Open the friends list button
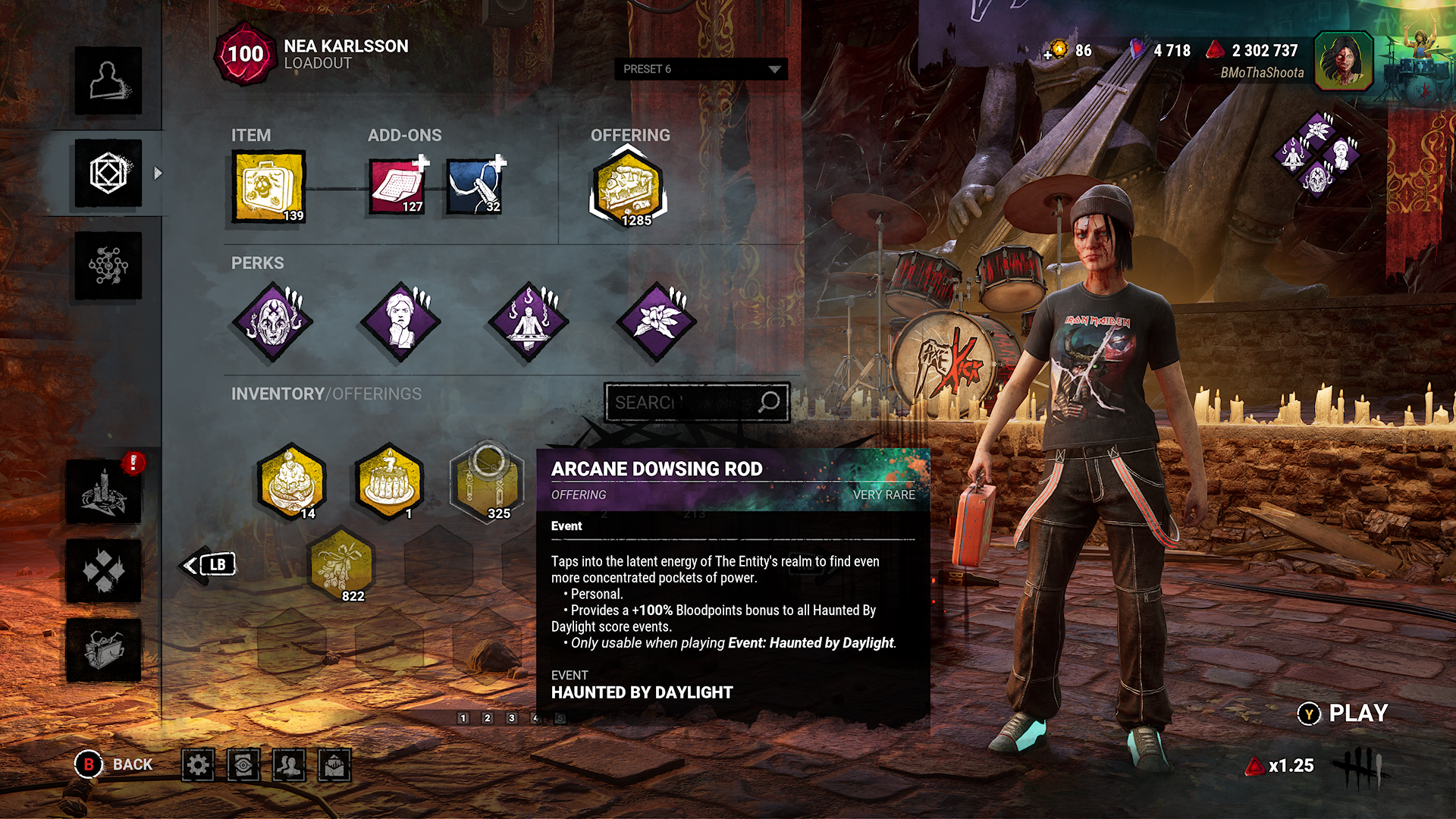This screenshot has height=819, width=1456. [x=289, y=765]
